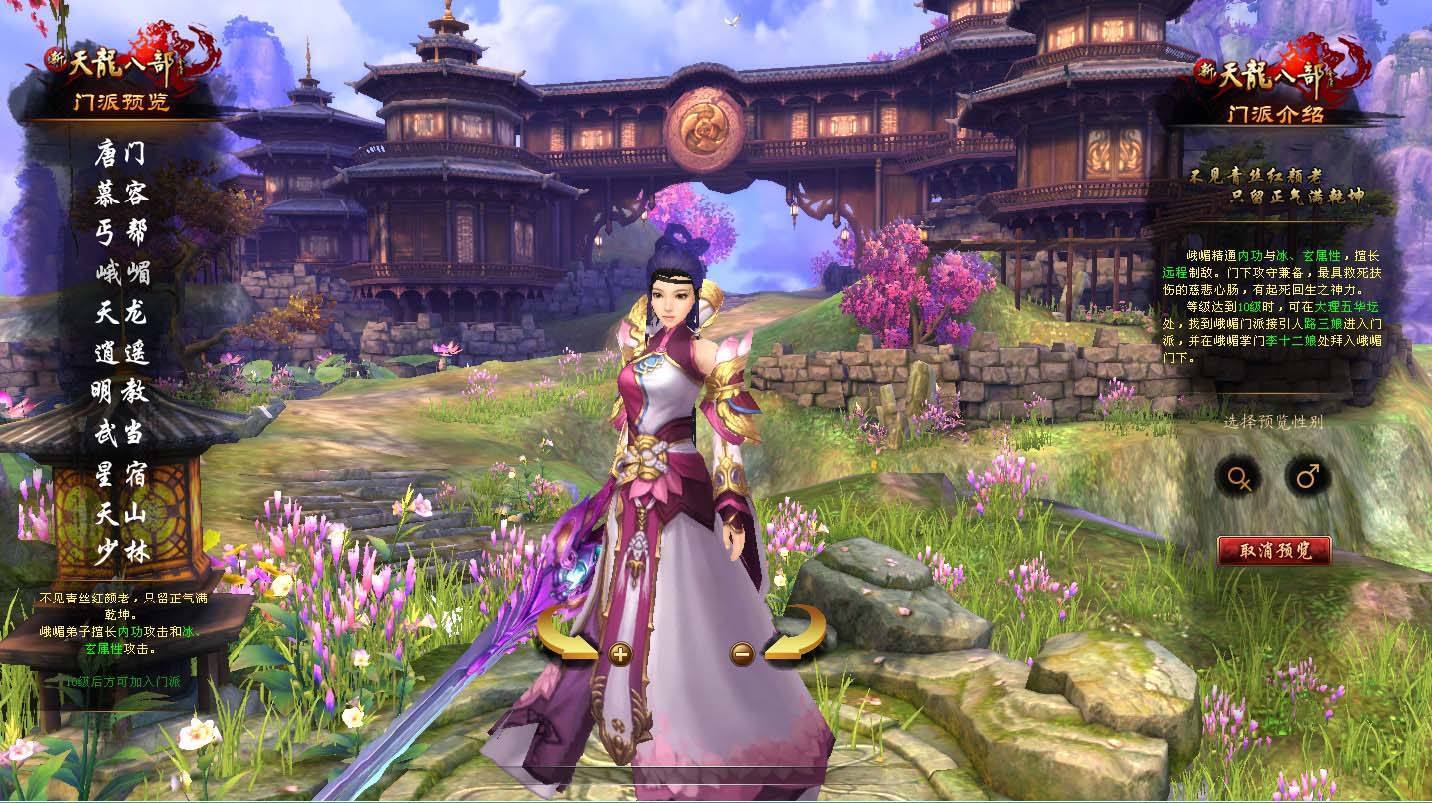Click the 取消预览 cancel preview button

click(x=1274, y=550)
